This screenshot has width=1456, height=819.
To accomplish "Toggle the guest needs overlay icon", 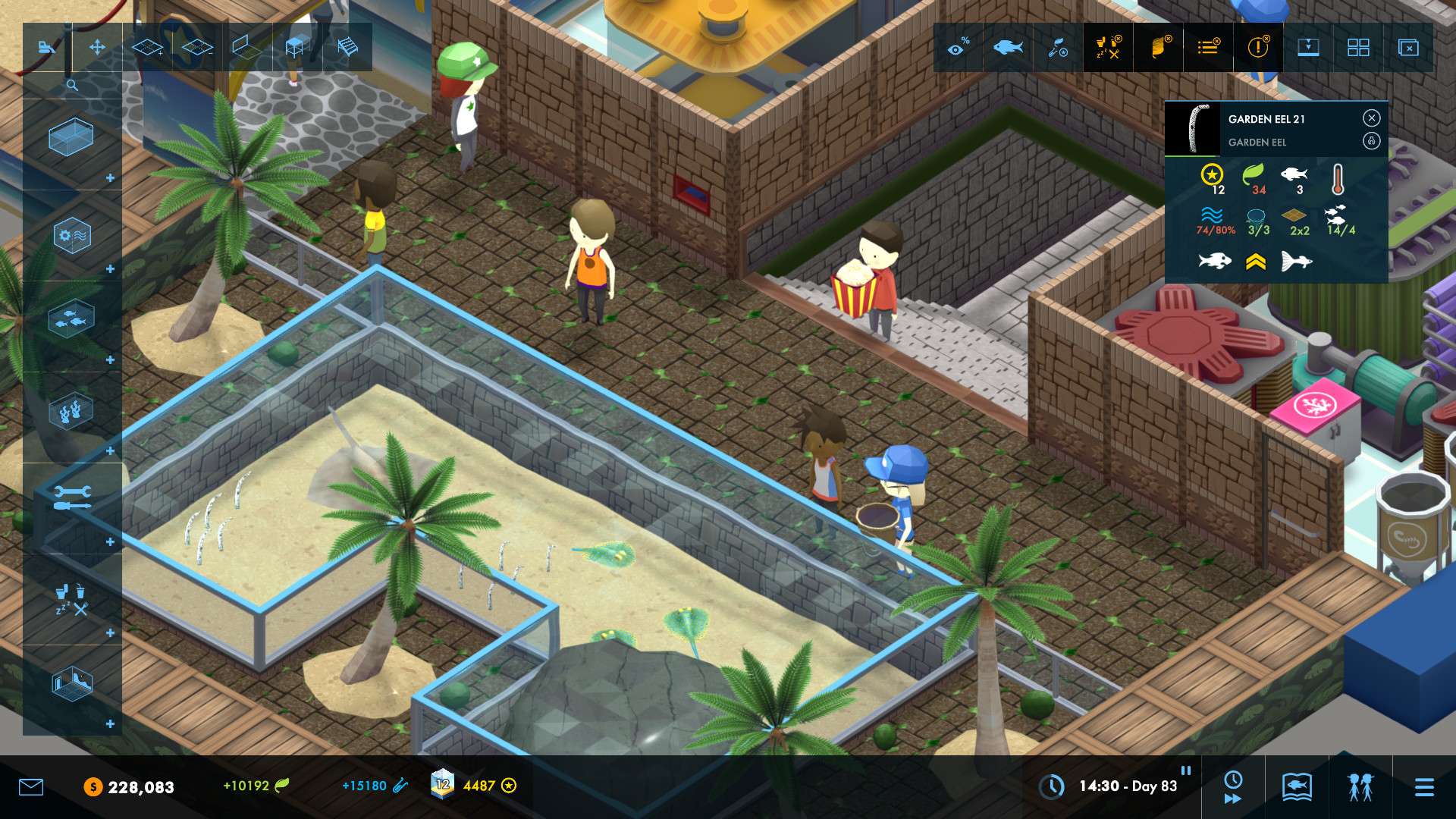I will point(1108,47).
